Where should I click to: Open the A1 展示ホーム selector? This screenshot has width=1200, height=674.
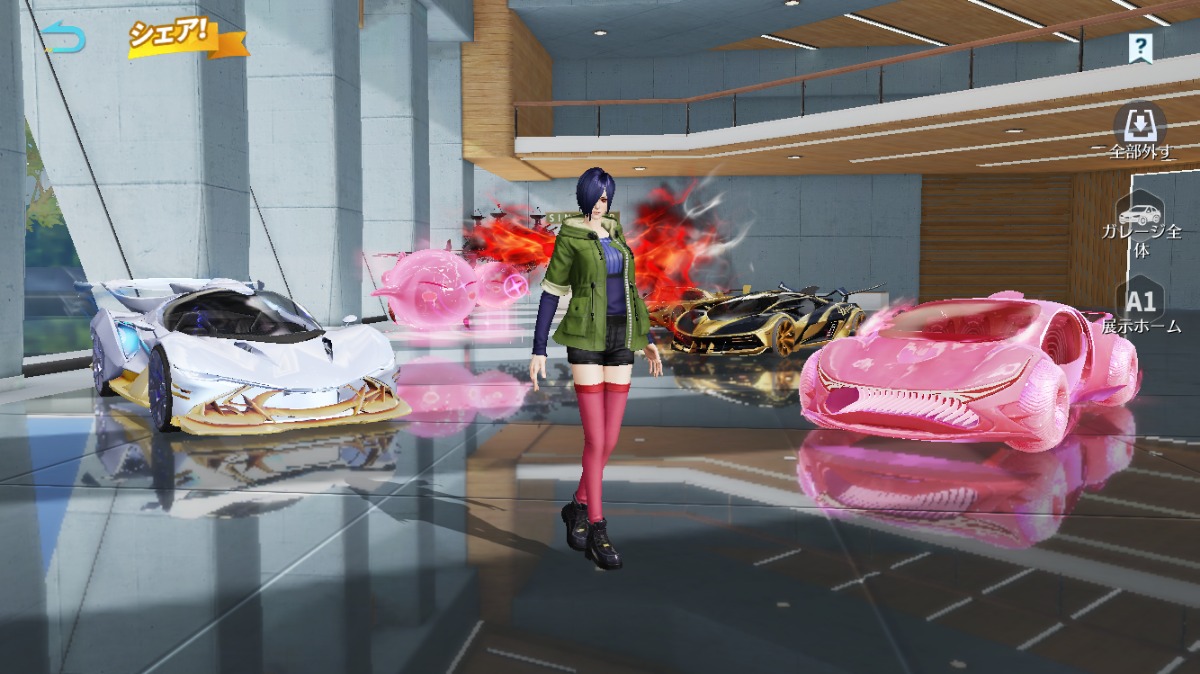click(x=1140, y=309)
